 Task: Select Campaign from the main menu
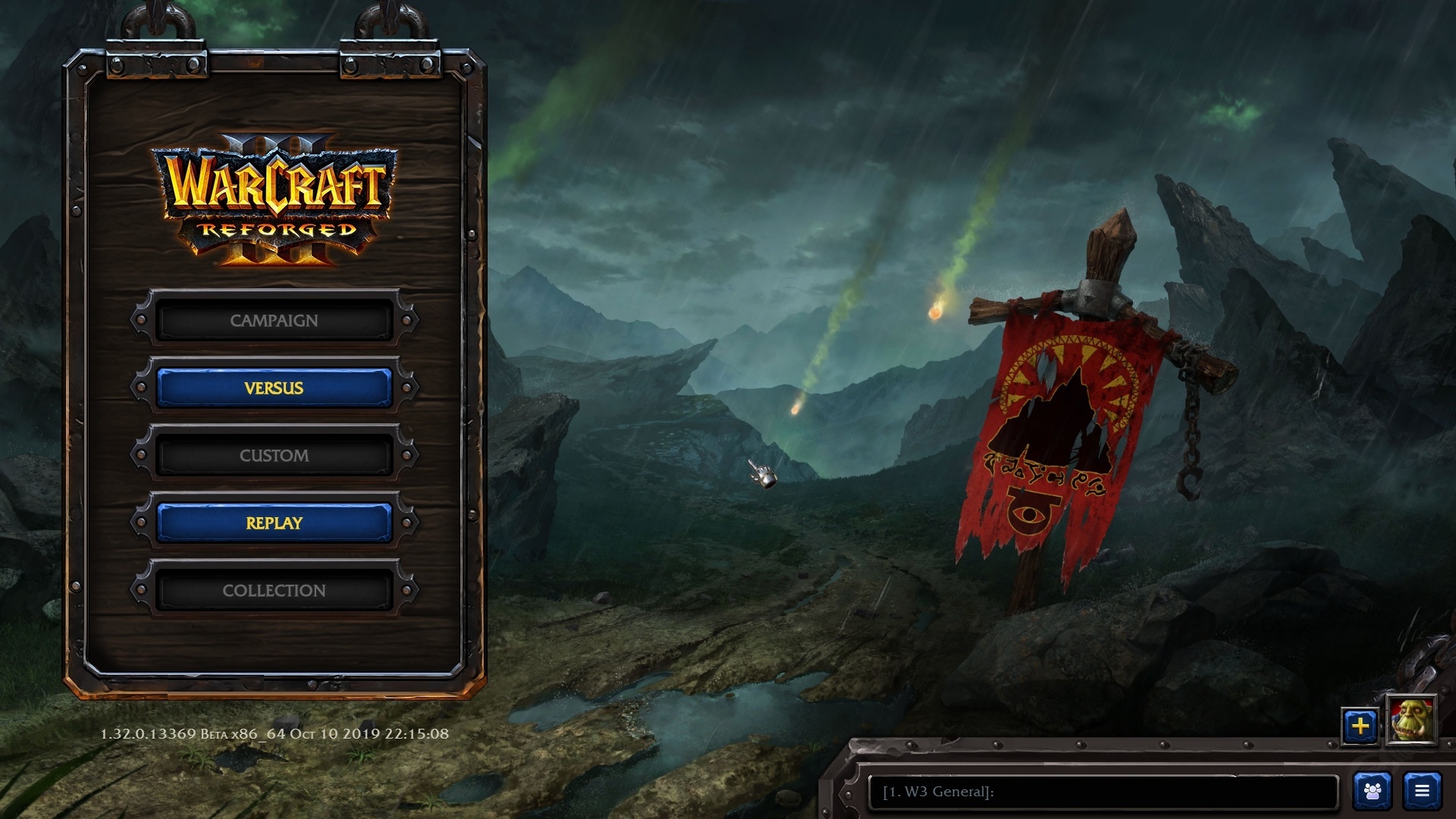pos(274,320)
